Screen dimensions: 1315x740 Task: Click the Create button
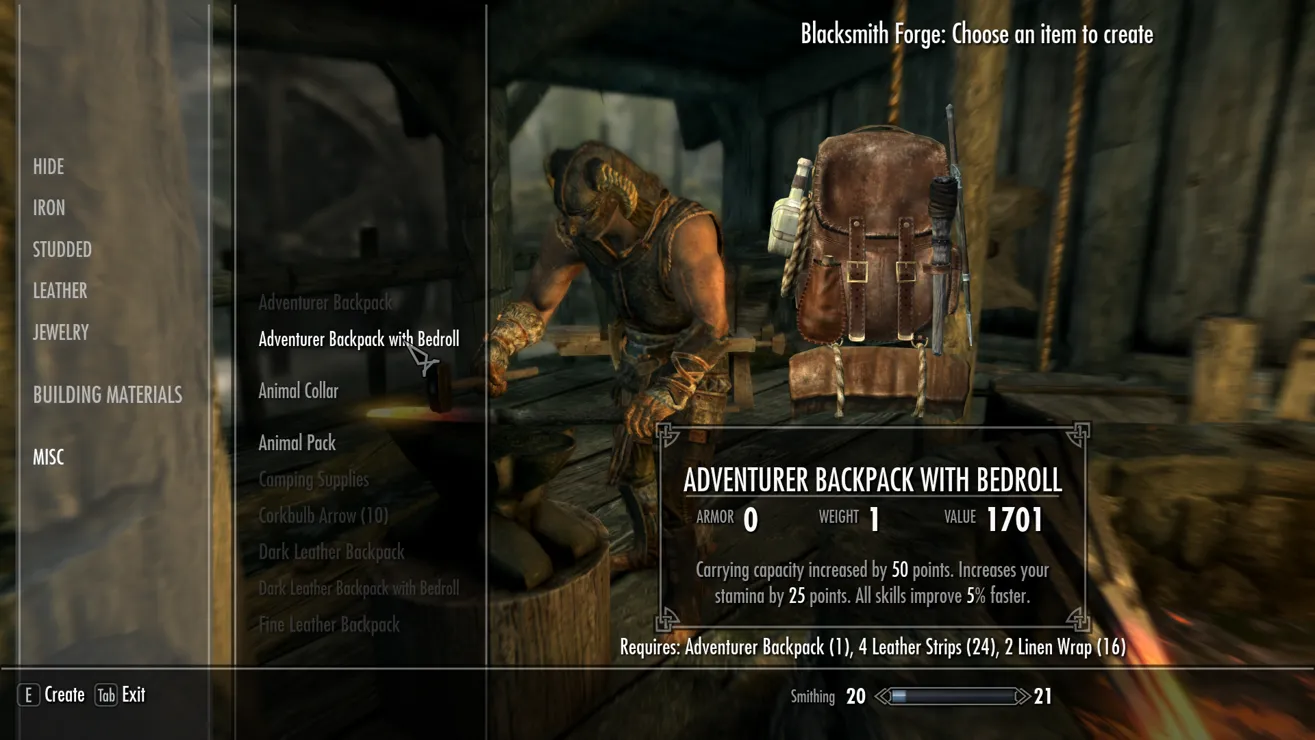[x=52, y=695]
